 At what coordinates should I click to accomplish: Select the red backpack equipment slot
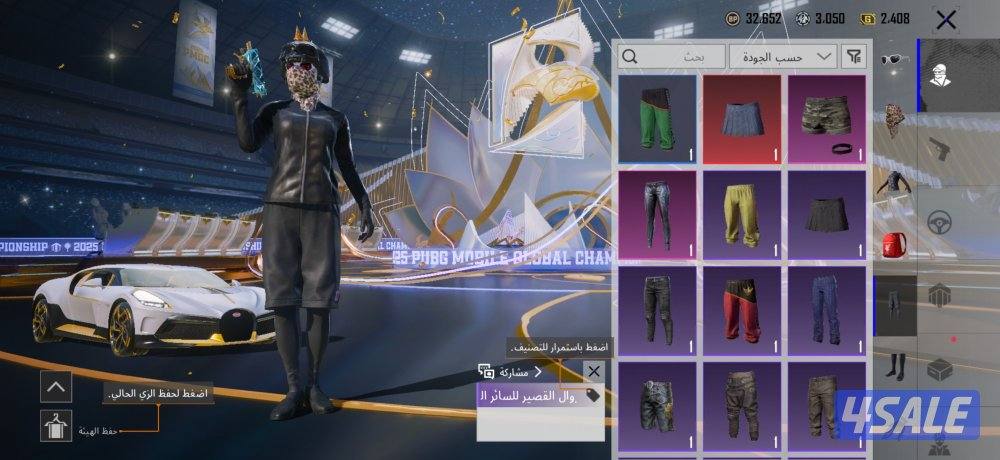click(895, 242)
